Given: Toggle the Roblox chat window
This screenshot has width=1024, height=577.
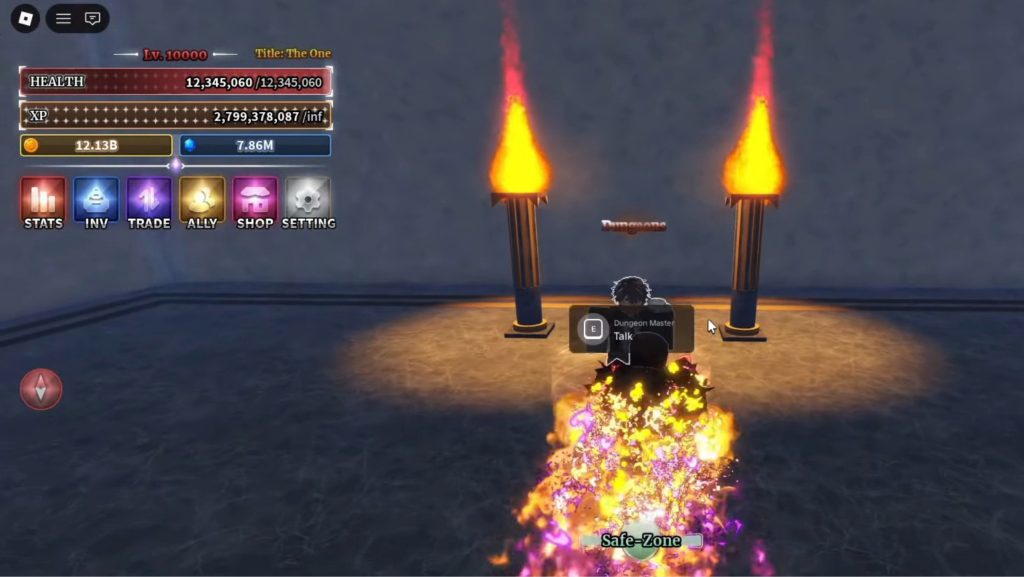Looking at the screenshot, I should click(x=92, y=18).
